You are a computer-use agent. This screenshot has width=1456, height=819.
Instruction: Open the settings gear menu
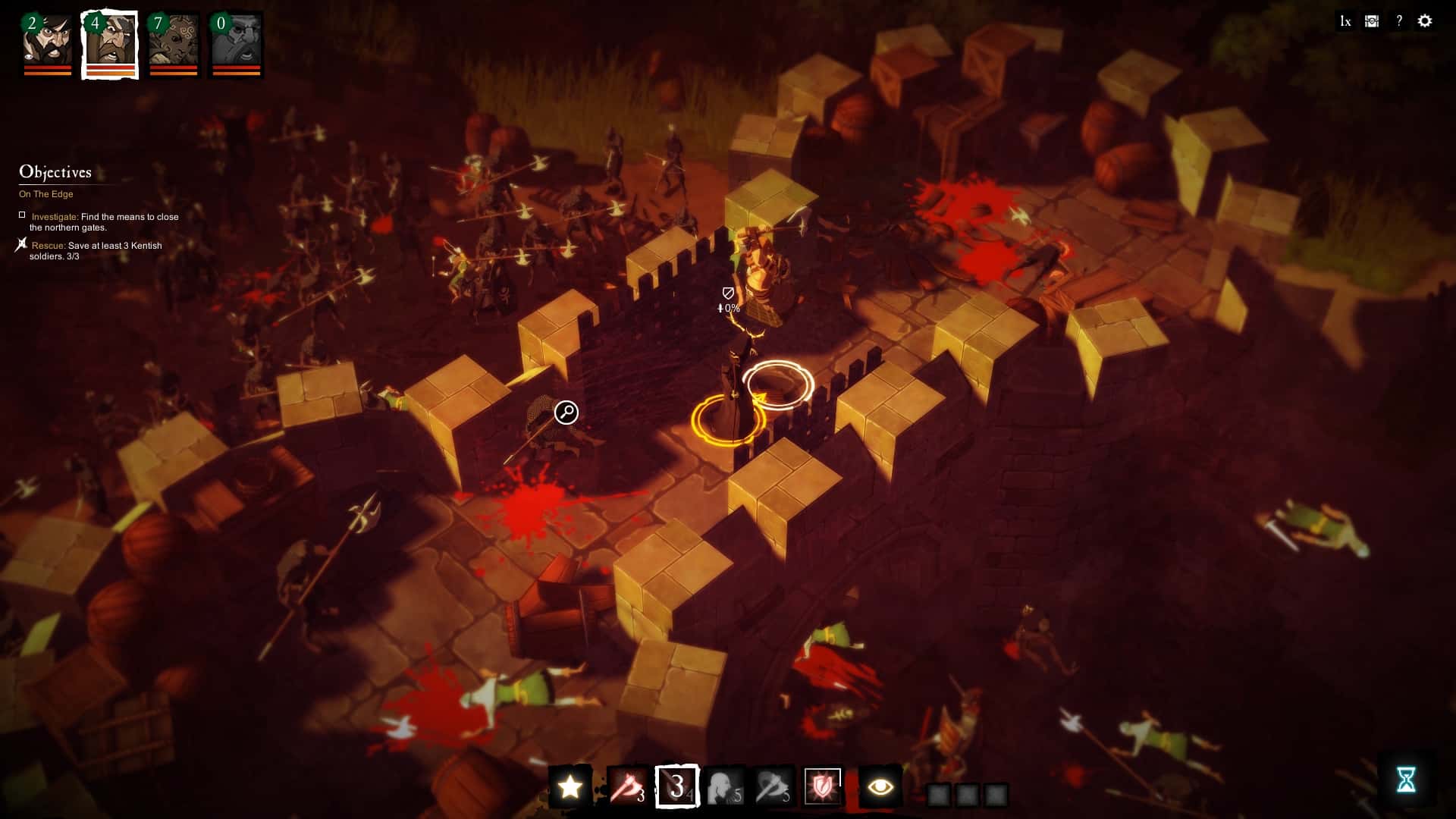1425,21
